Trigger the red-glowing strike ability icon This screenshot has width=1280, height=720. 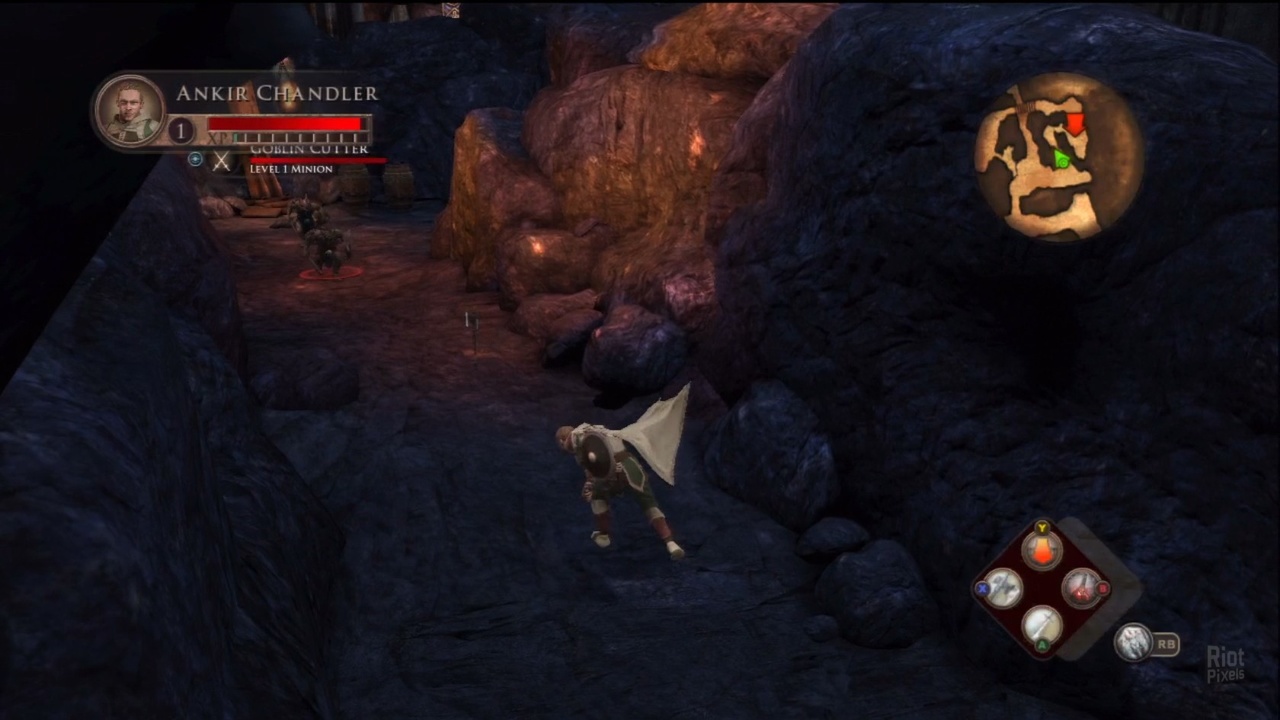coord(1080,589)
